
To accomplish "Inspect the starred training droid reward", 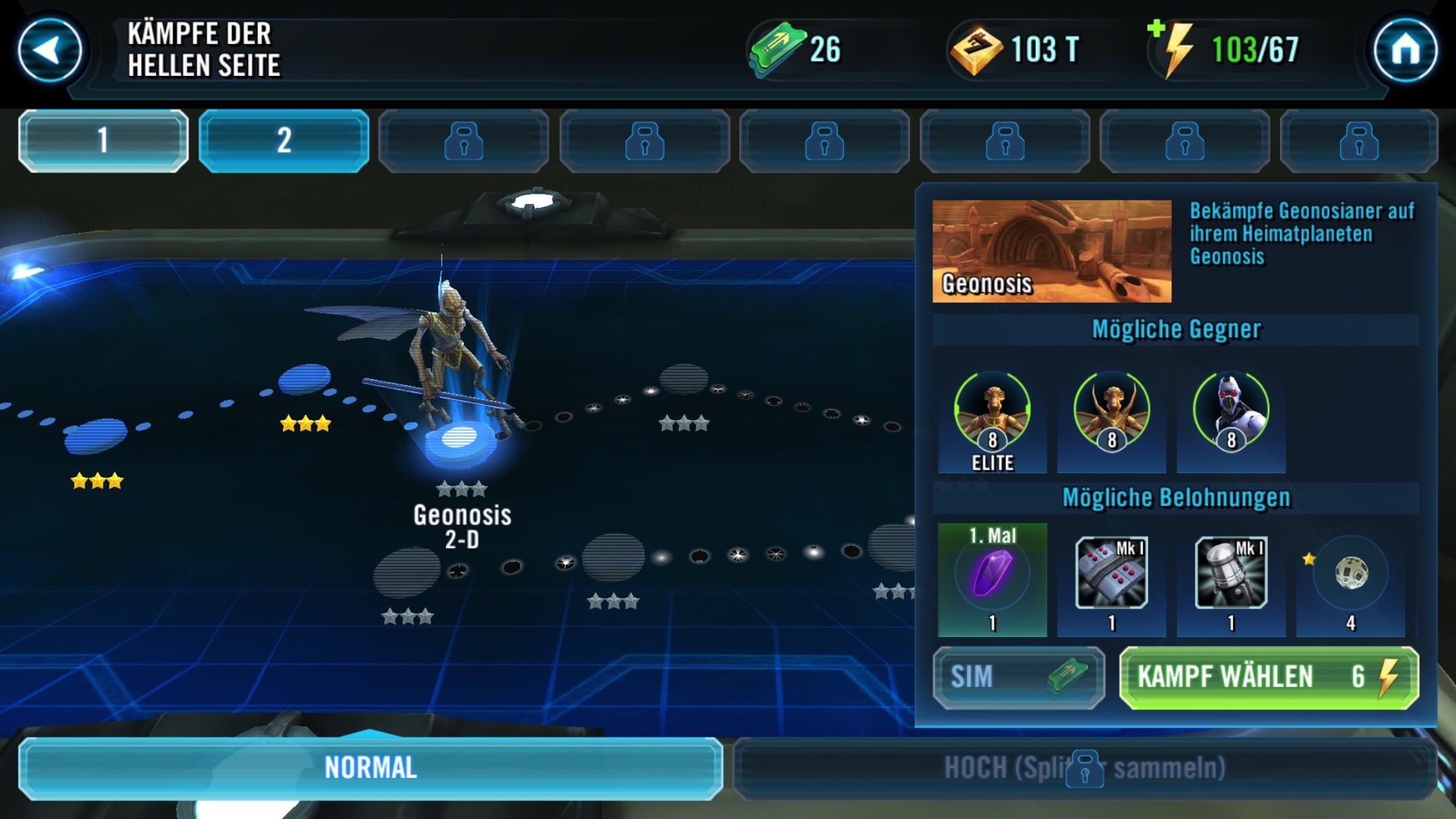I will pyautogui.click(x=1350, y=574).
